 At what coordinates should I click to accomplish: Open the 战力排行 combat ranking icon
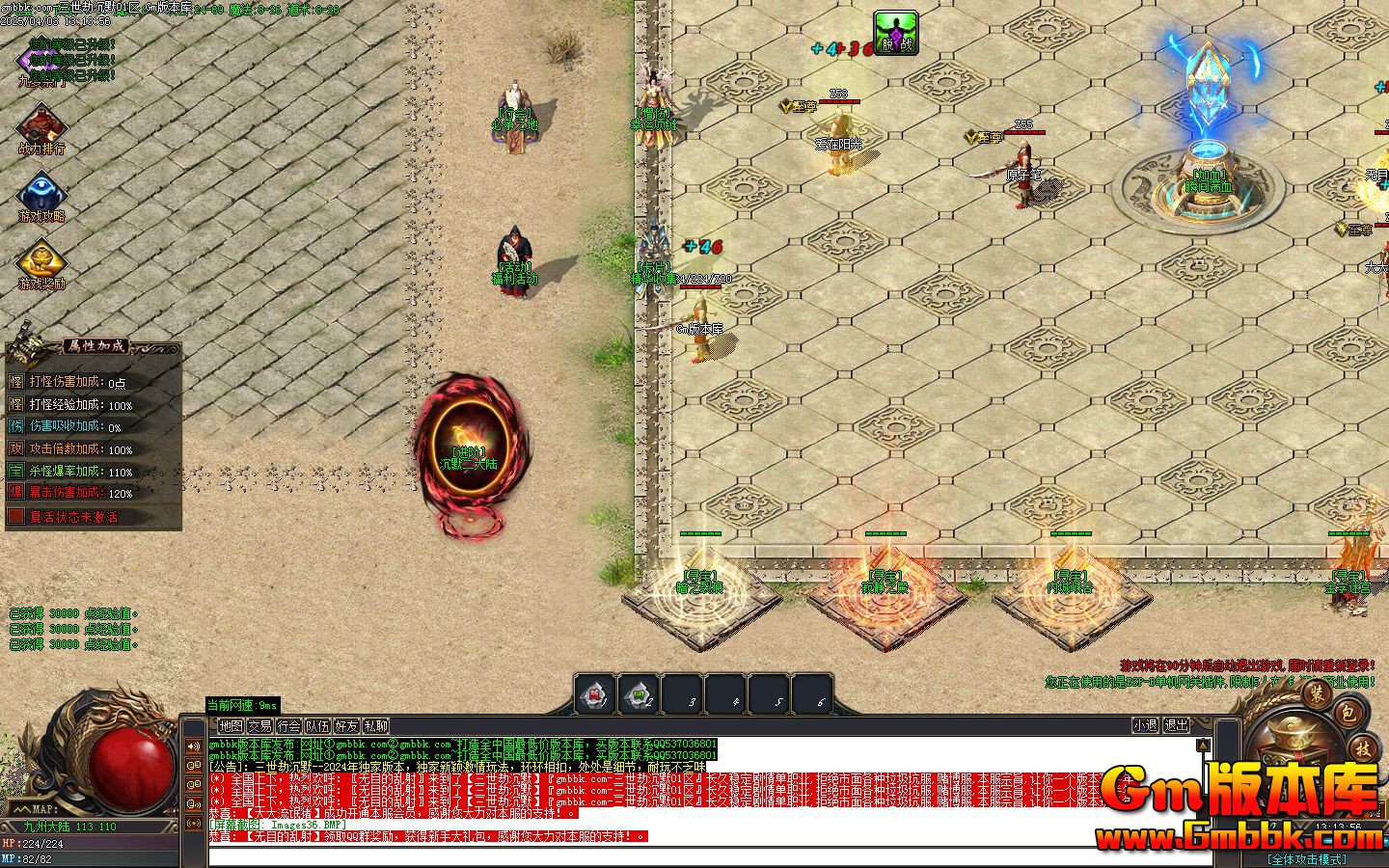41,125
